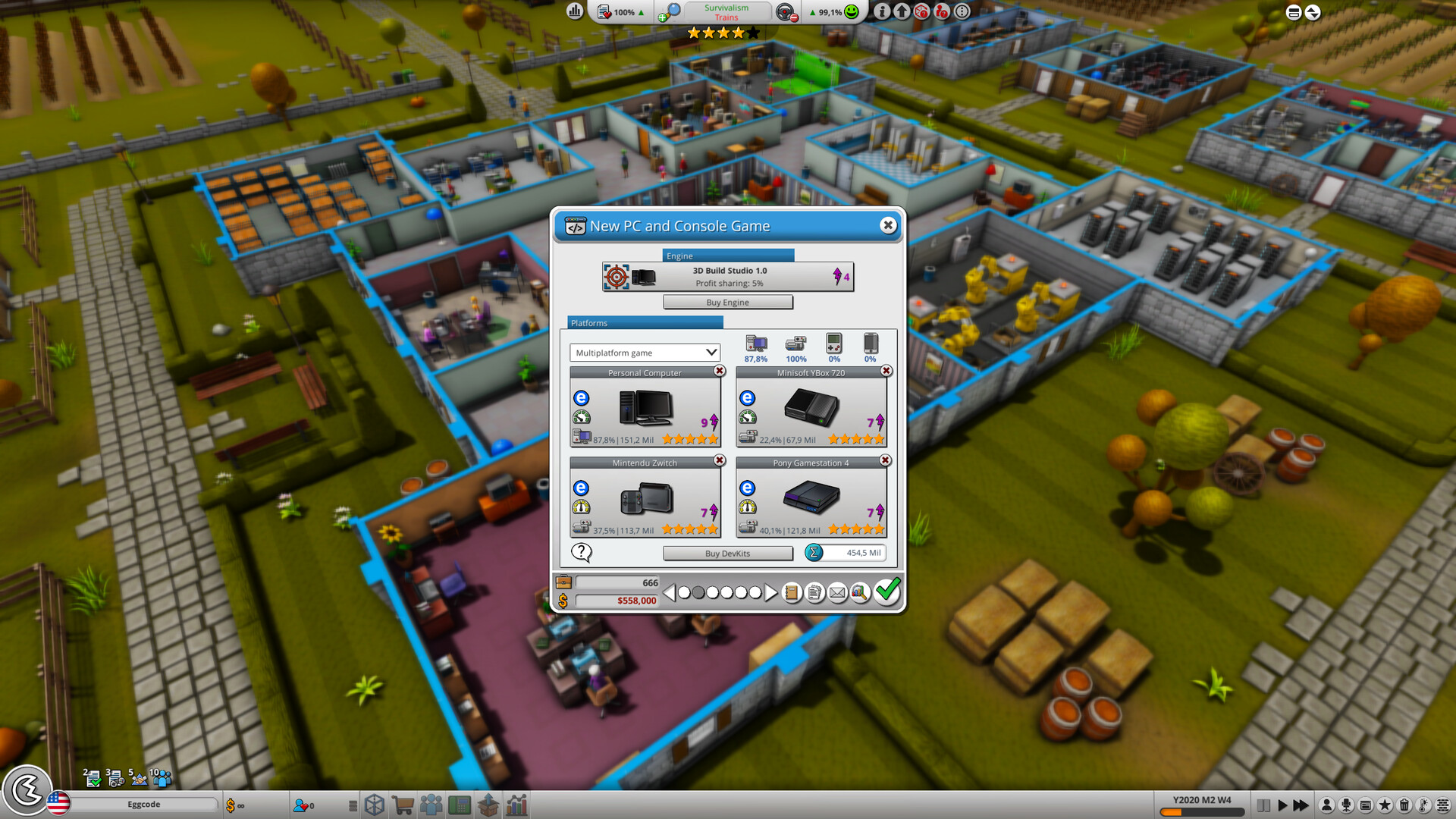Open the envelope mail icon in the dialog
Screen dimensions: 1456x819
[837, 594]
